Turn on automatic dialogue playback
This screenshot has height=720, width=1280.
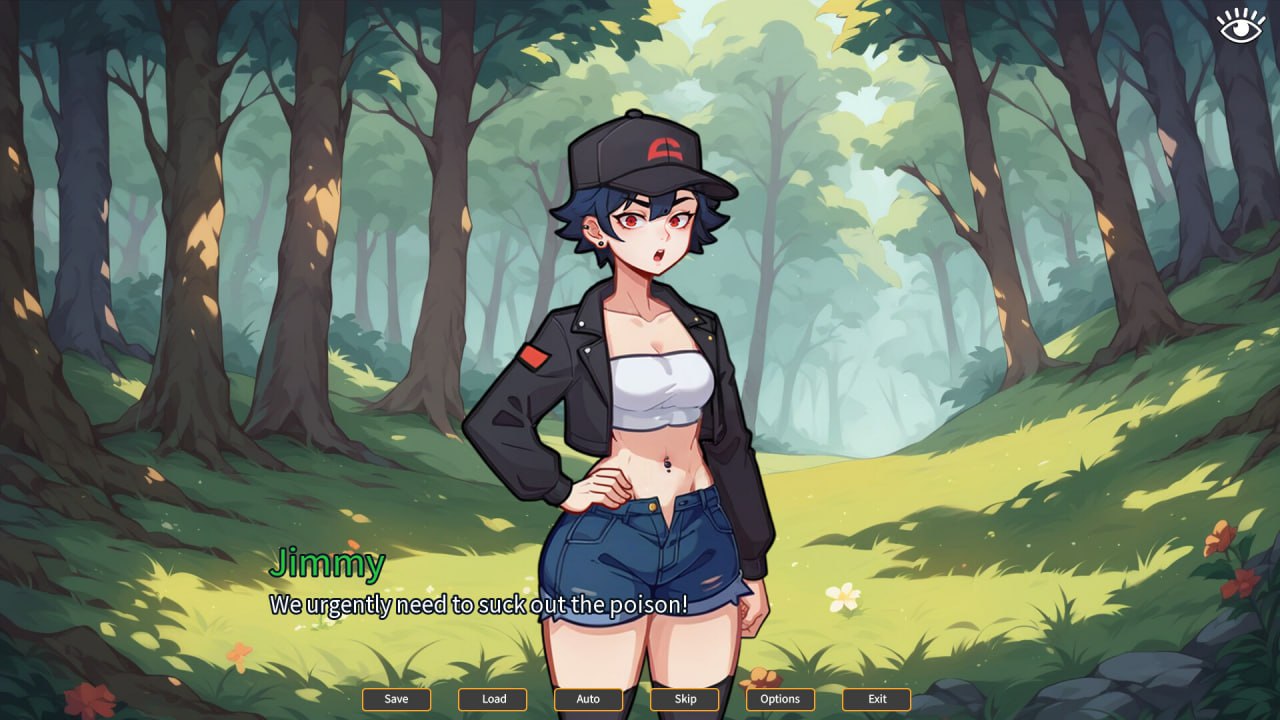click(x=588, y=699)
